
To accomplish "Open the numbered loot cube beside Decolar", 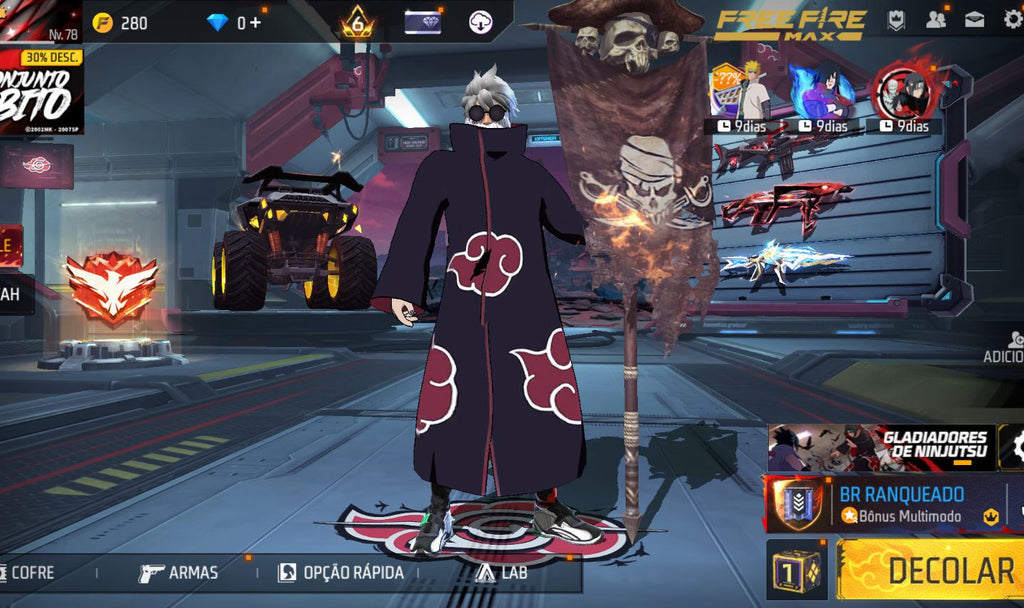I will point(797,571).
